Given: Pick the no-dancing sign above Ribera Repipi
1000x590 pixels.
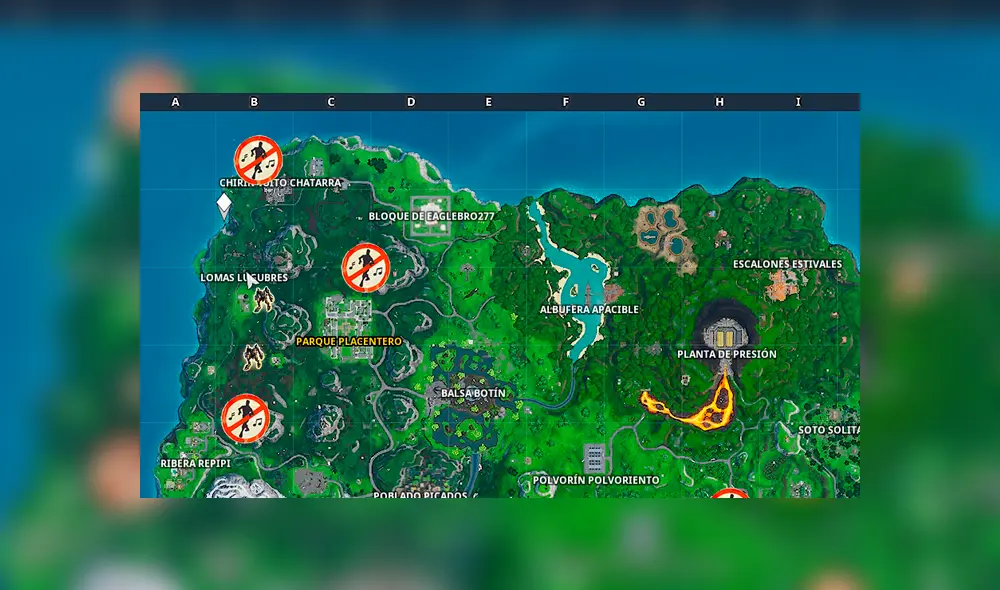Looking at the screenshot, I should coord(245,417).
